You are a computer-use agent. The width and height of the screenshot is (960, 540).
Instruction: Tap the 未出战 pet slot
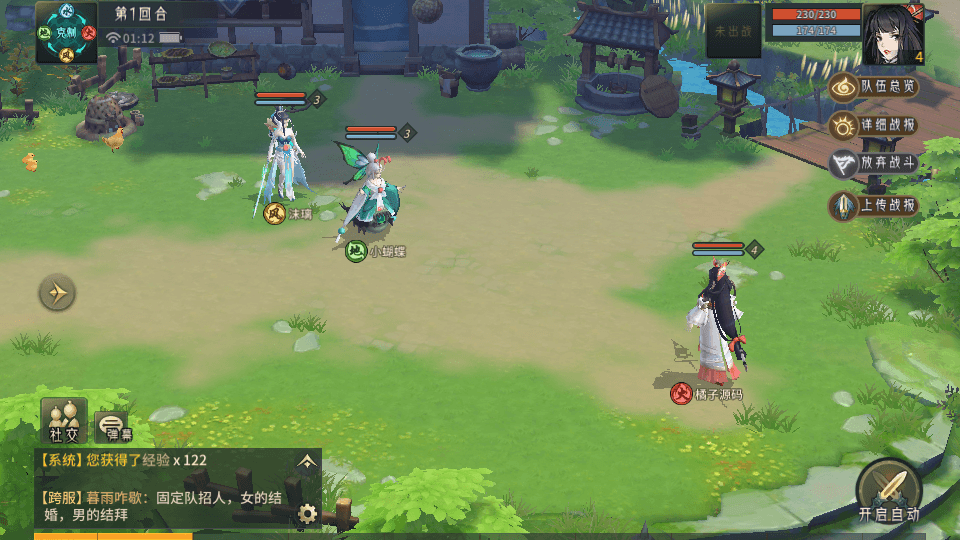pyautogui.click(x=733, y=31)
